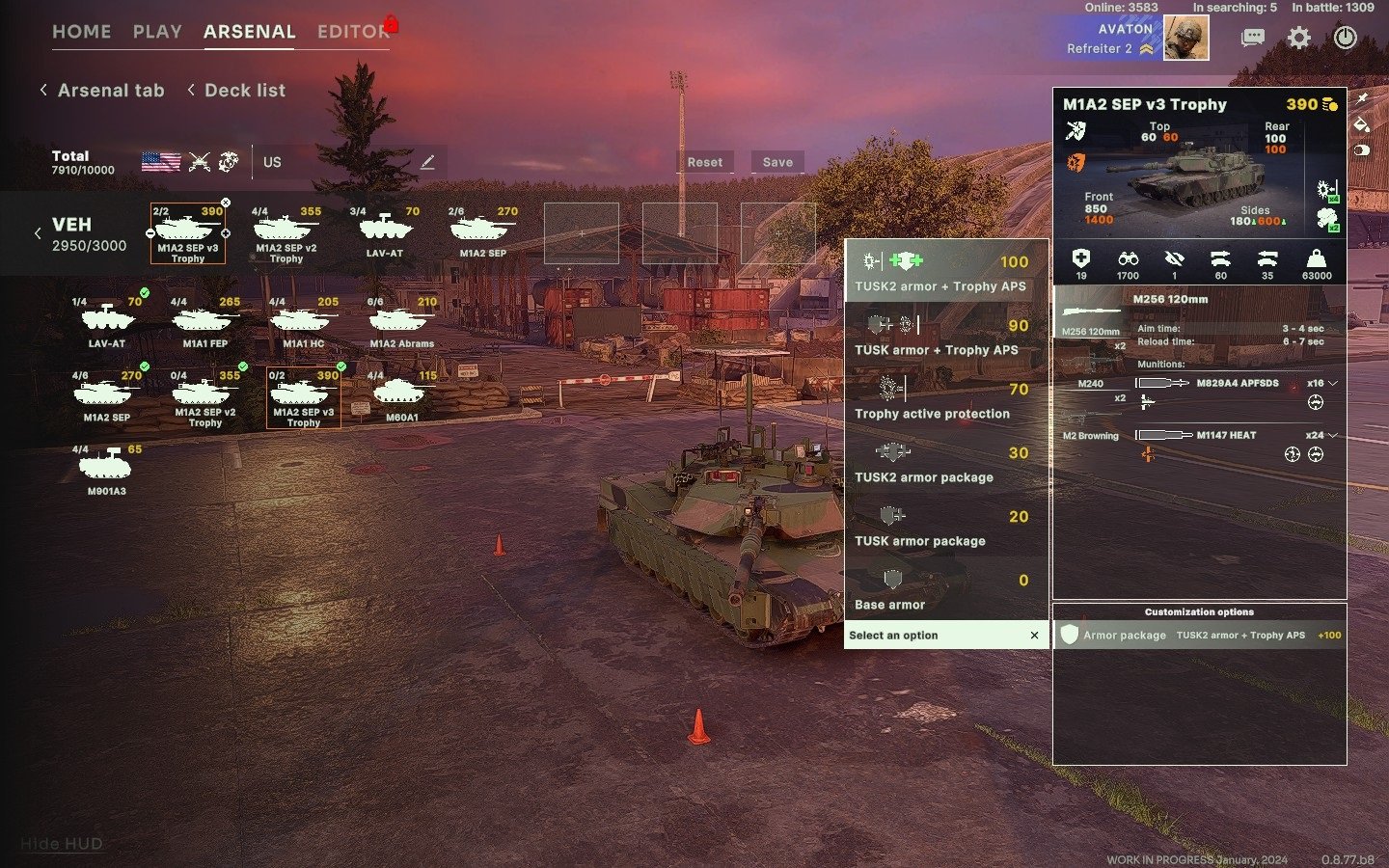This screenshot has height=868, width=1389.
Task: Edit the deck name with pencil icon
Action: (x=427, y=162)
